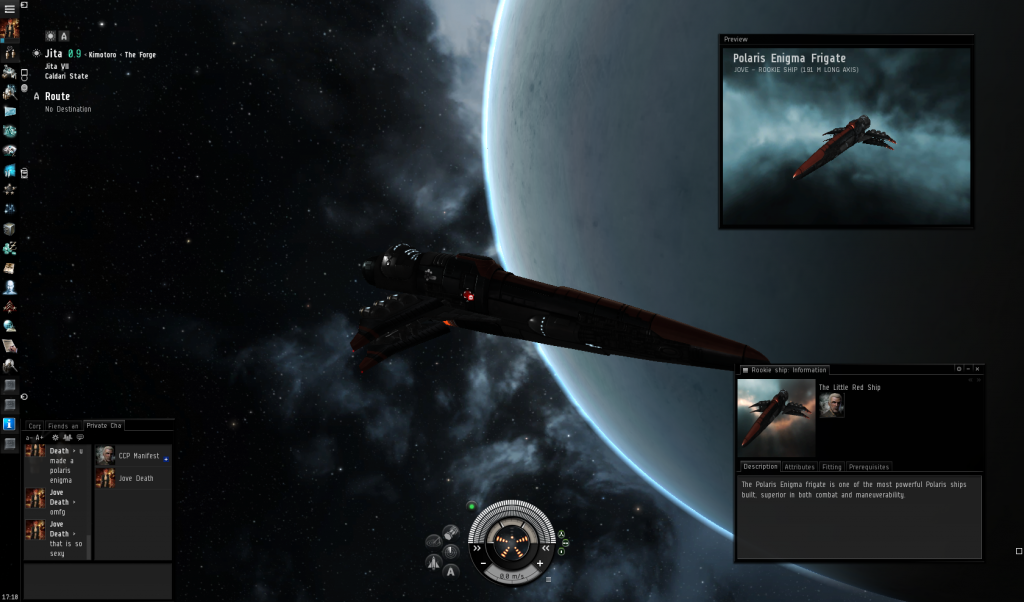Open chat channel settings gear
Screen dimensions: 1024x602
click(54, 438)
